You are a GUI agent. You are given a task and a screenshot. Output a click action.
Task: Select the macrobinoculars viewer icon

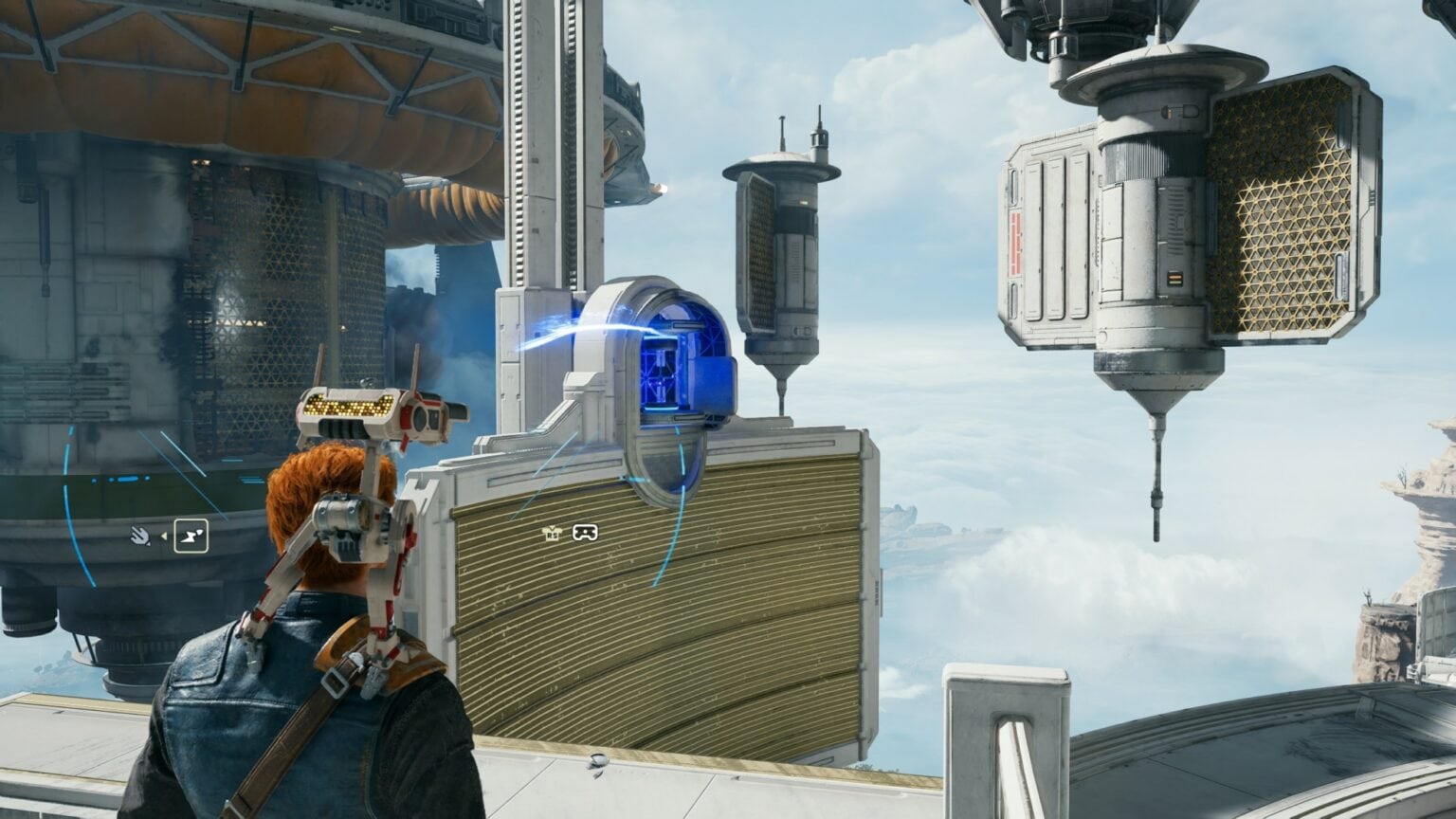[x=585, y=533]
